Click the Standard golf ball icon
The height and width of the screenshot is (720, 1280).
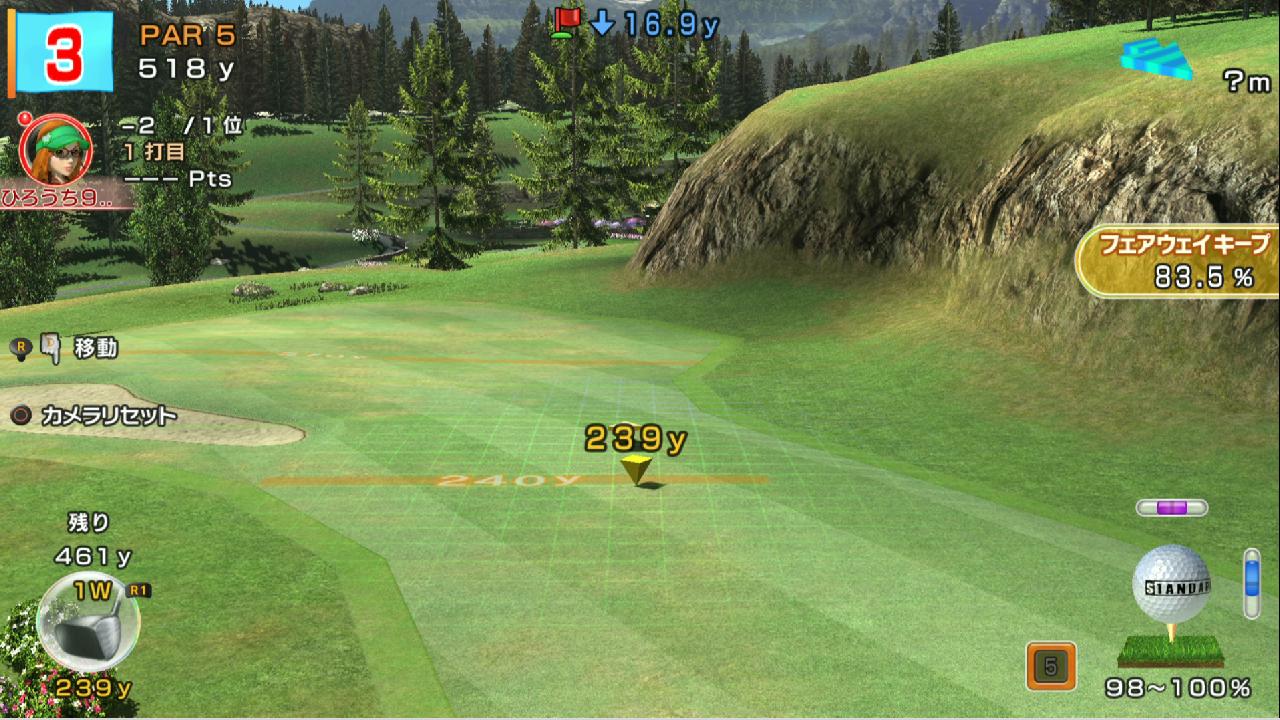click(x=1171, y=584)
